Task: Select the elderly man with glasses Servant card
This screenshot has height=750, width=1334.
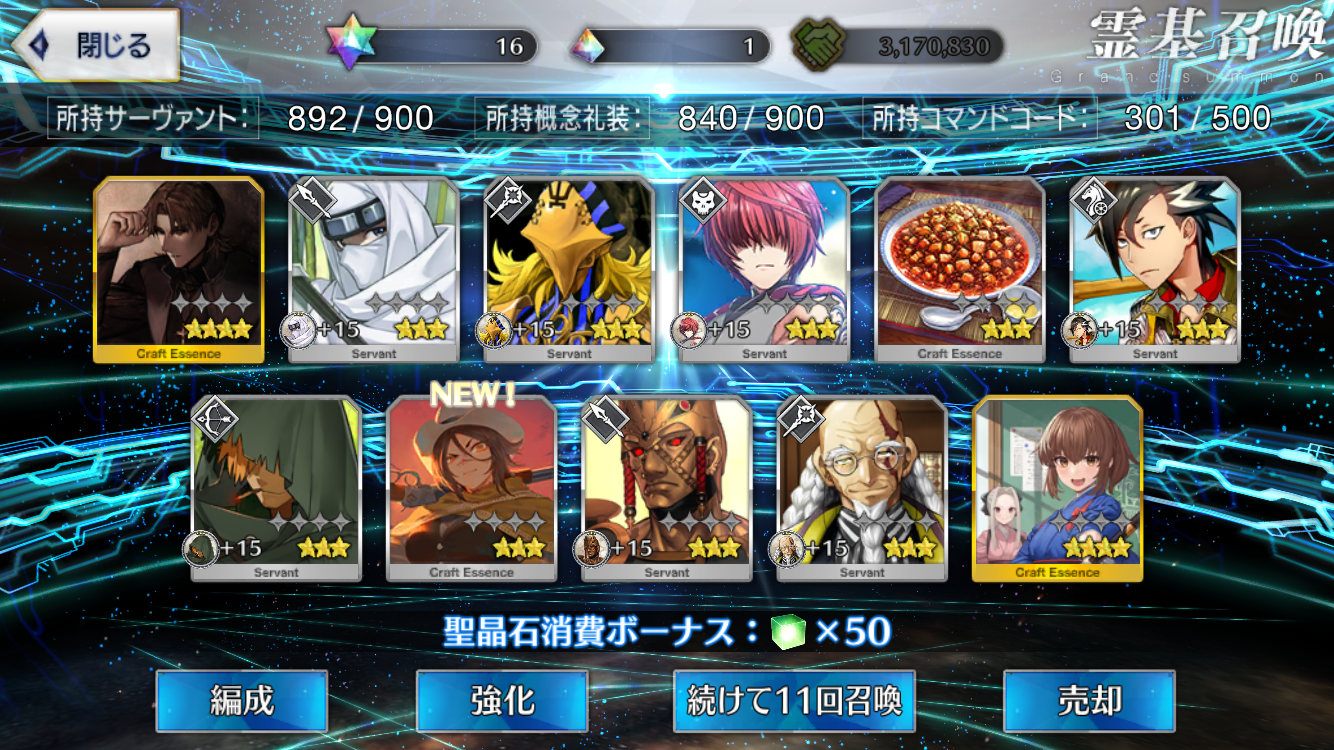Action: click(x=862, y=488)
